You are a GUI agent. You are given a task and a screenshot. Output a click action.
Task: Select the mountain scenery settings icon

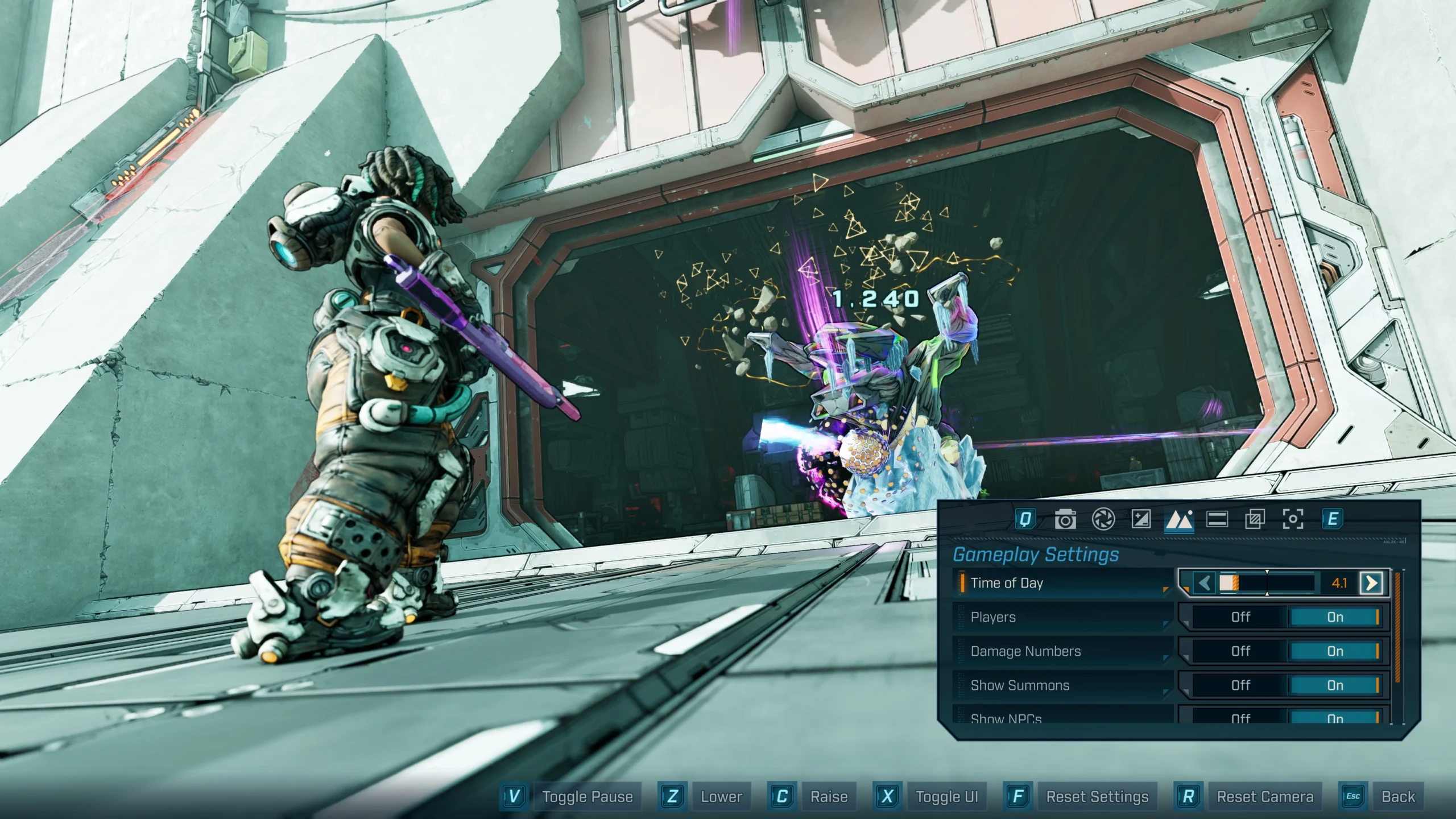[x=1180, y=519]
